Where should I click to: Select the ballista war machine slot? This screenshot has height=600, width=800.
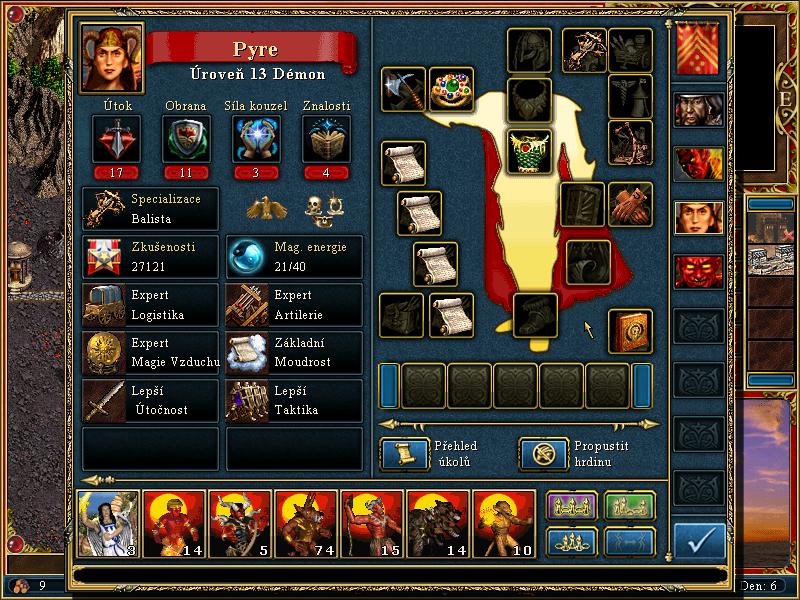coord(584,50)
